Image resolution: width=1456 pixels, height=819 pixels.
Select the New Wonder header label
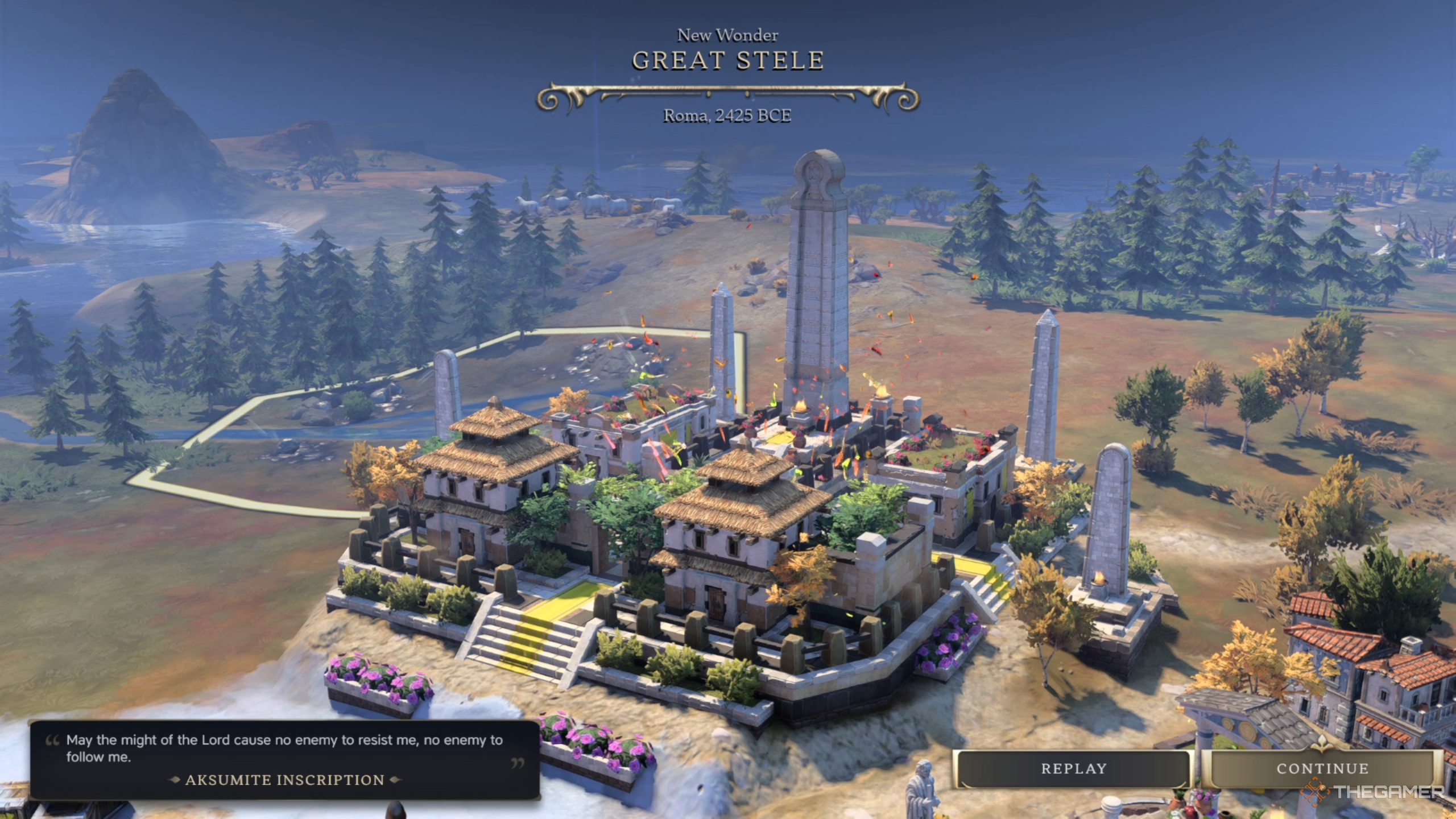(x=727, y=34)
